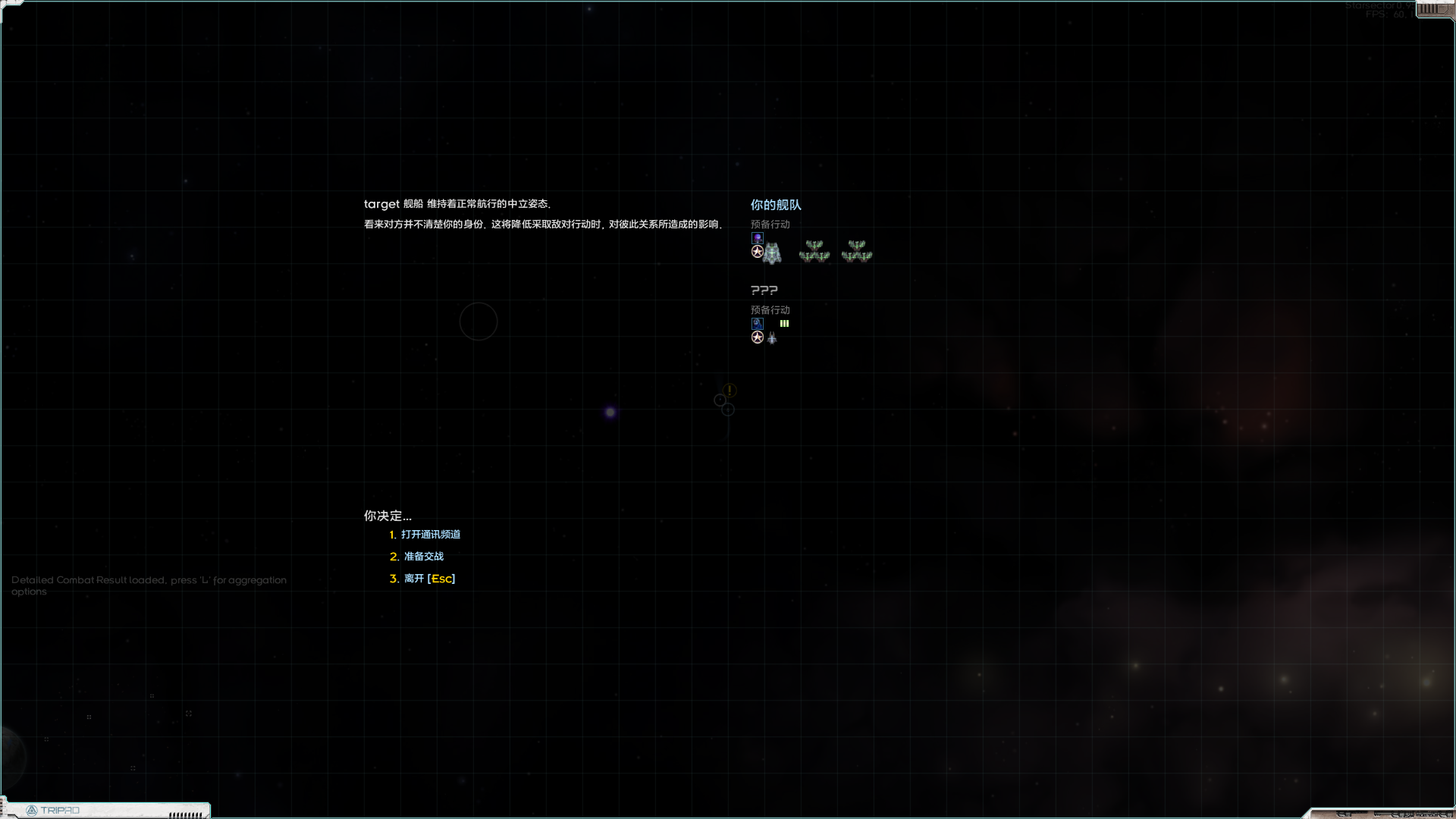
Task: Click the TRIPAD logo at bottom left
Action: tap(53, 810)
